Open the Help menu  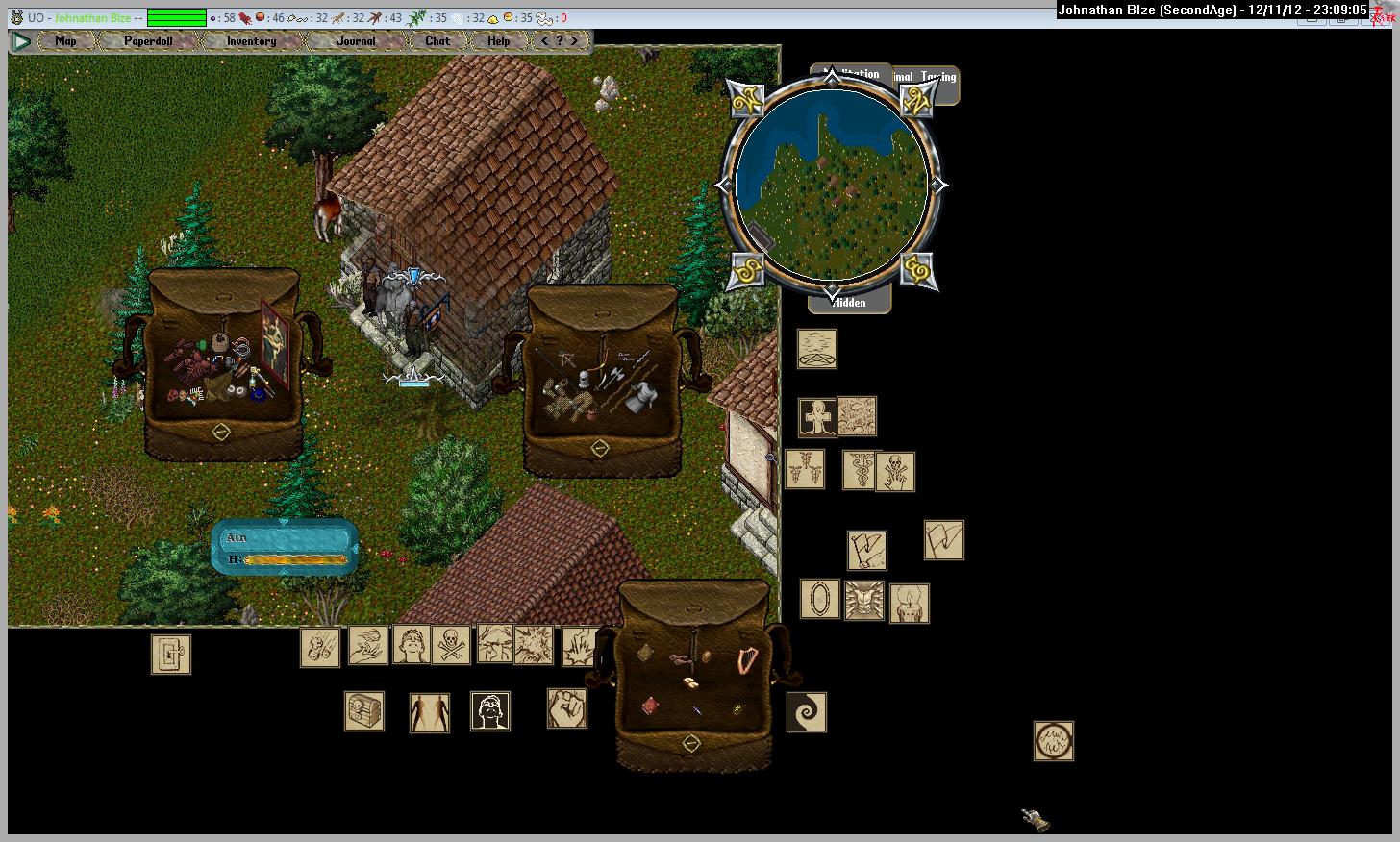coord(498,41)
